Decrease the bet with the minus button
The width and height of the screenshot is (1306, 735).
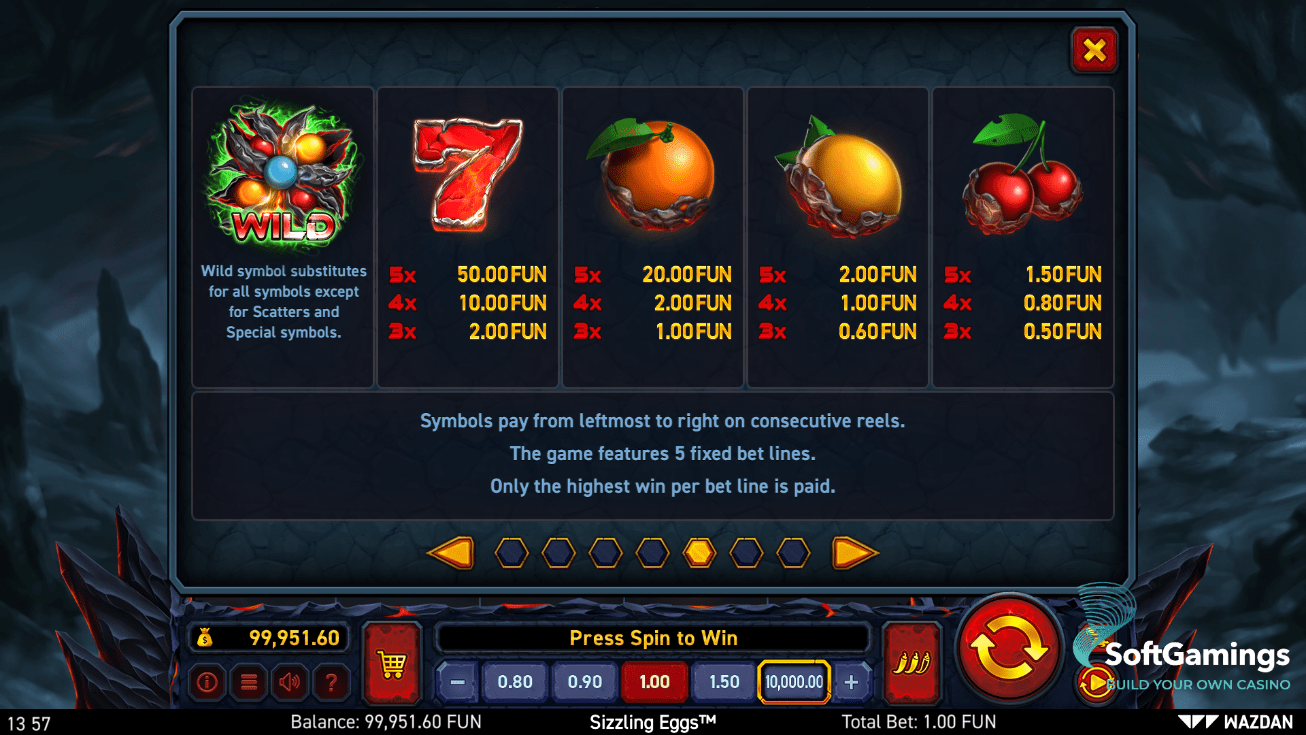[x=458, y=682]
